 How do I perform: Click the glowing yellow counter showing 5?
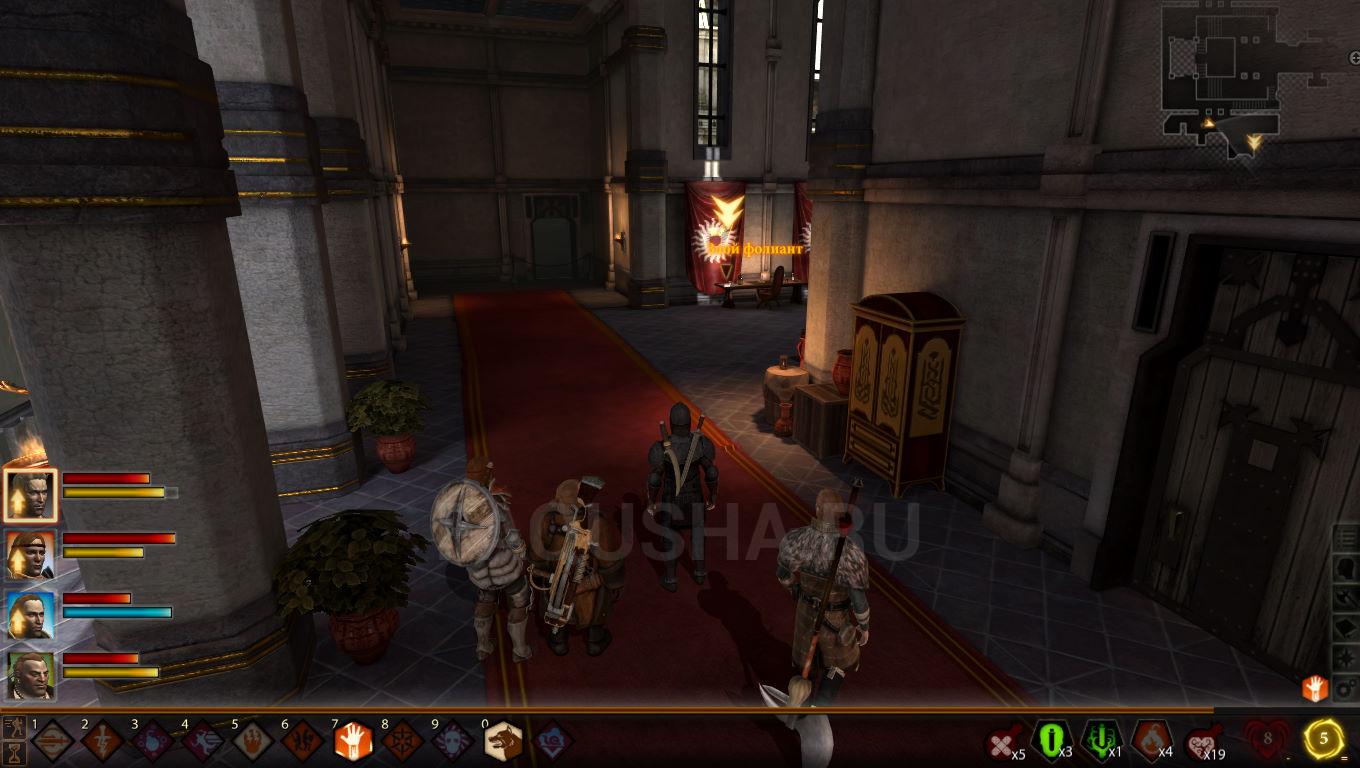click(1322, 737)
